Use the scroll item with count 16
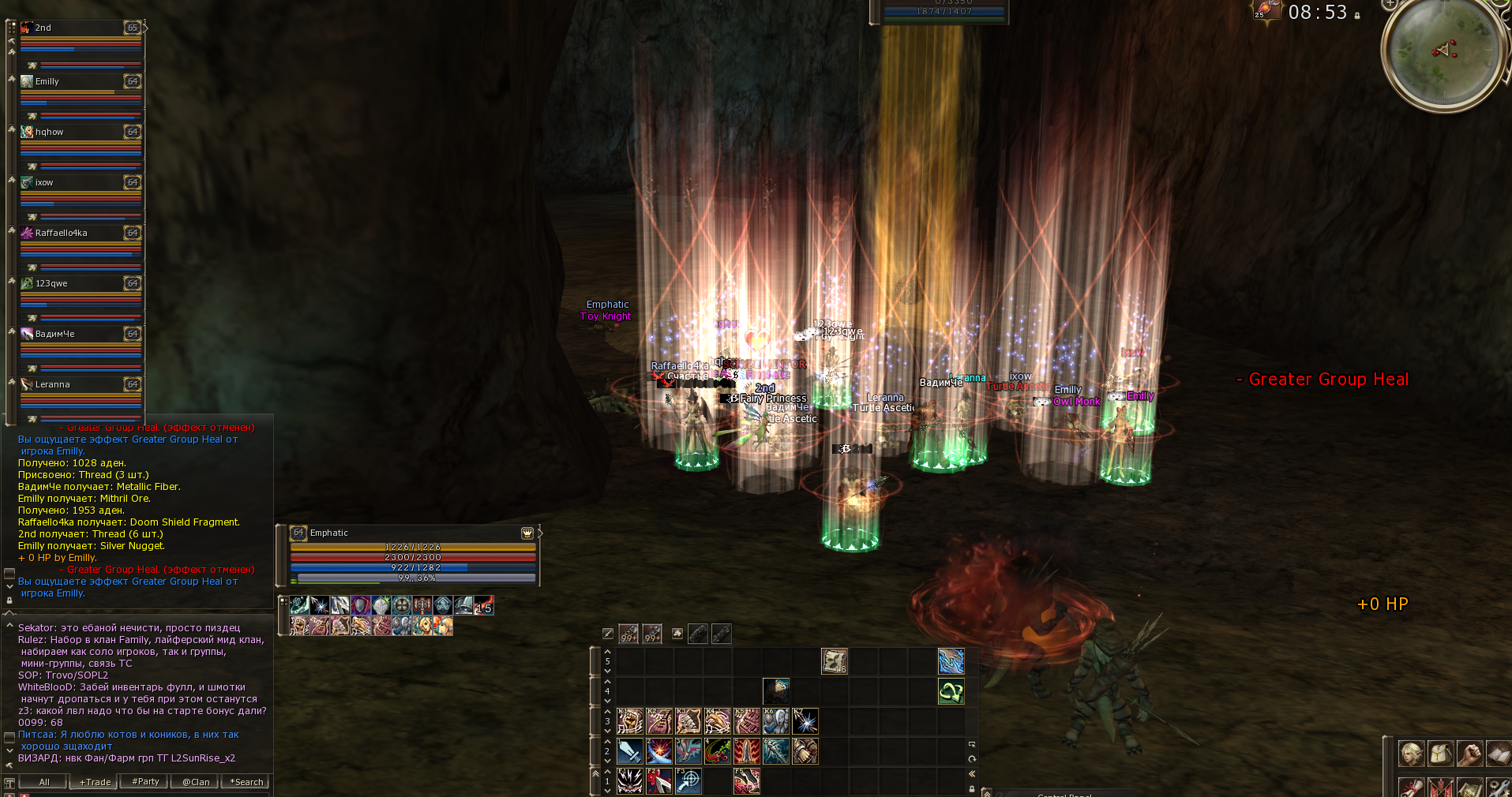The height and width of the screenshot is (797, 1512). (834, 661)
